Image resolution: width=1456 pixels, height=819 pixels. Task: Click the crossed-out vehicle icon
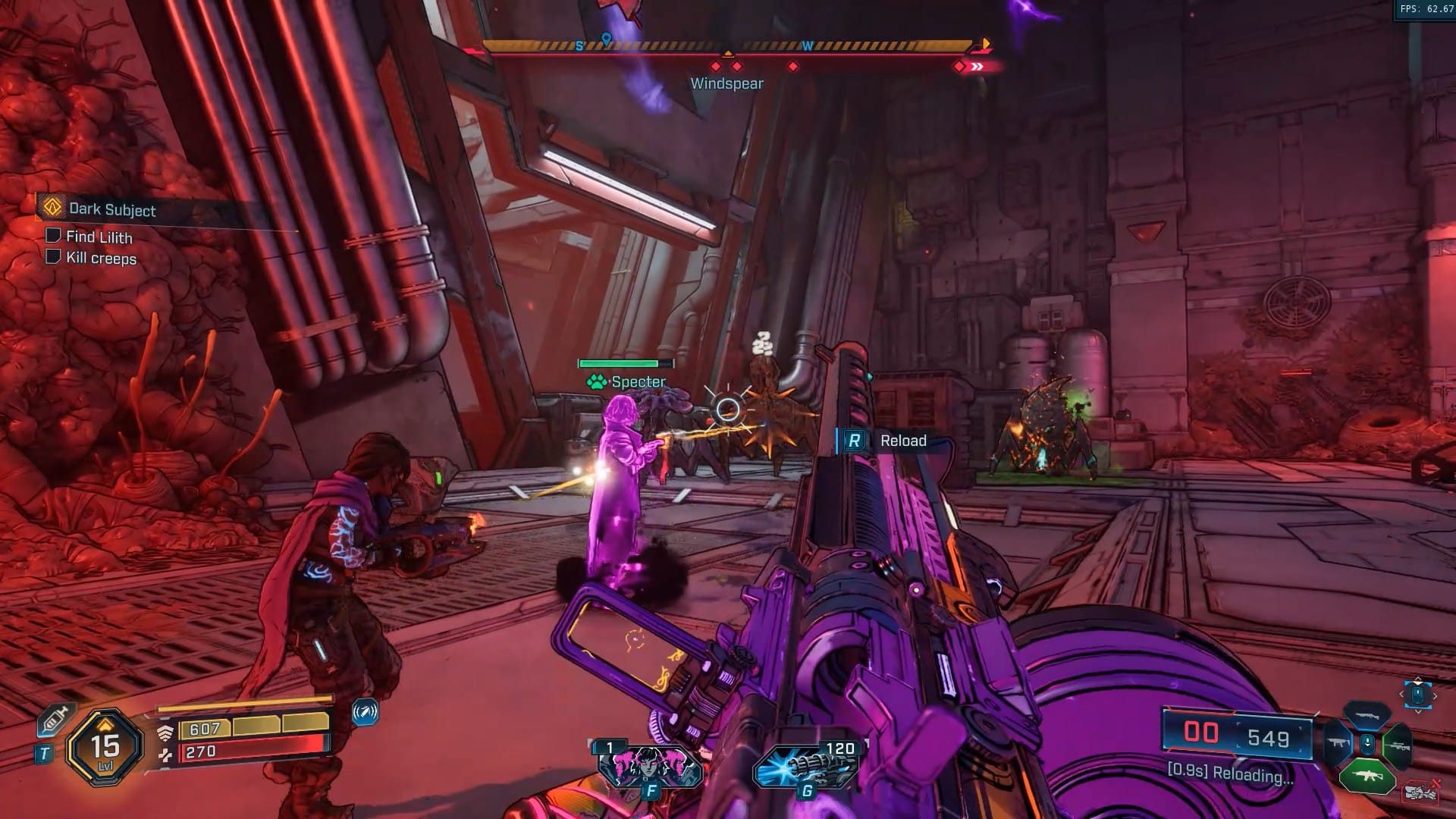coord(1420,792)
